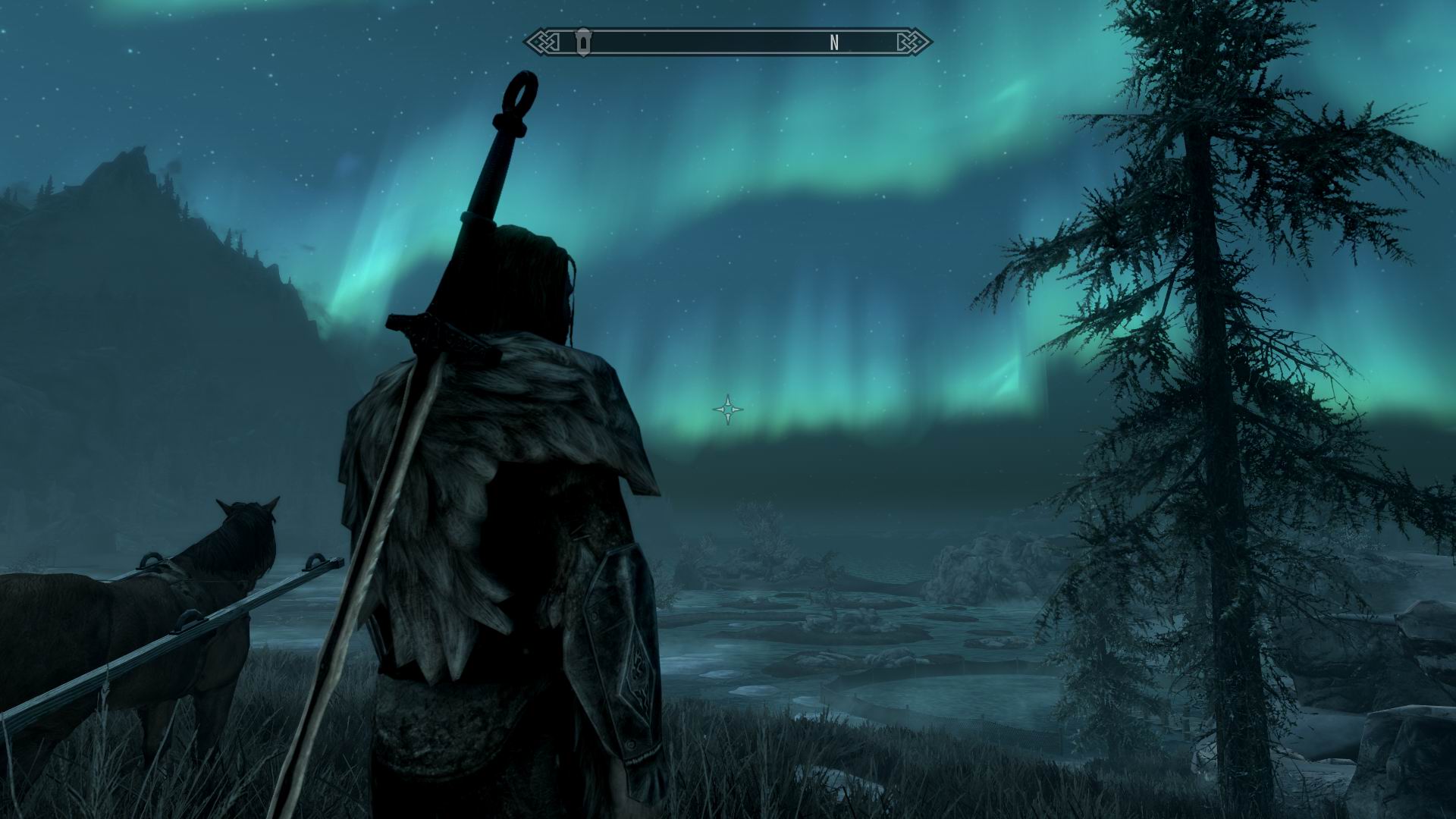Image resolution: width=1456 pixels, height=819 pixels.
Task: Select the crosshair reticle in screen center
Action: tap(727, 409)
